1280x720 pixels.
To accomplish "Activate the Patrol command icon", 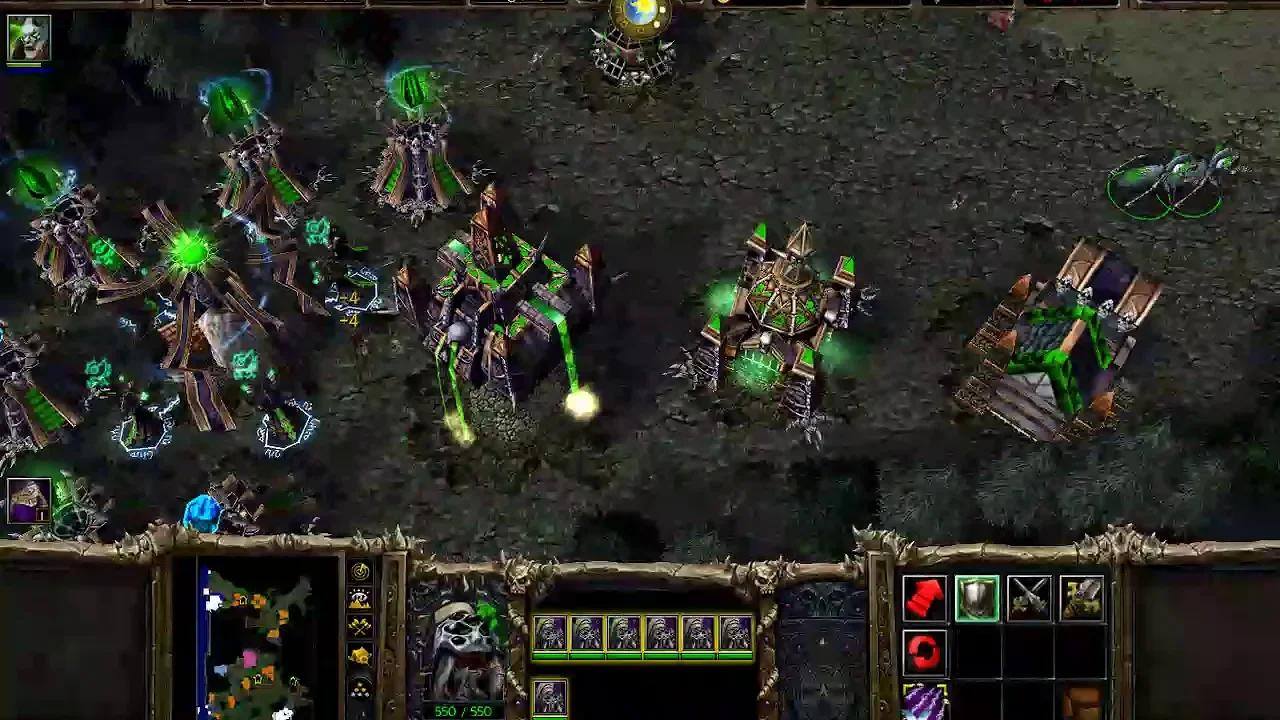I will pyautogui.click(x=926, y=650).
